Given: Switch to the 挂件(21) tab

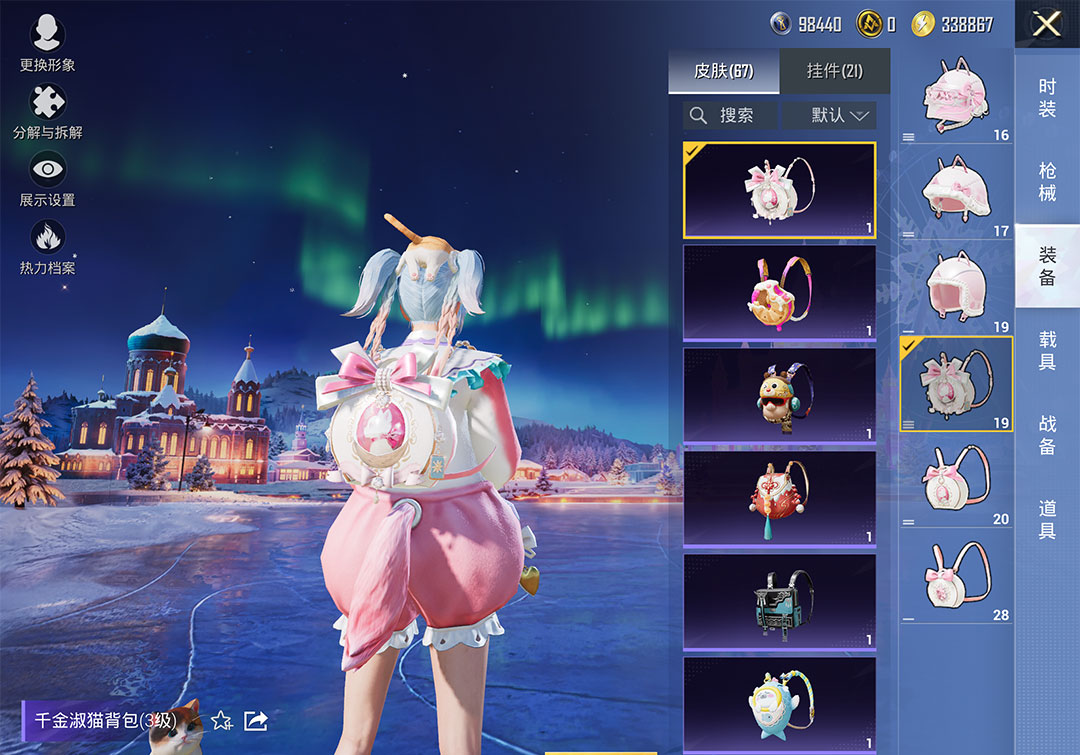Looking at the screenshot, I should 834,71.
